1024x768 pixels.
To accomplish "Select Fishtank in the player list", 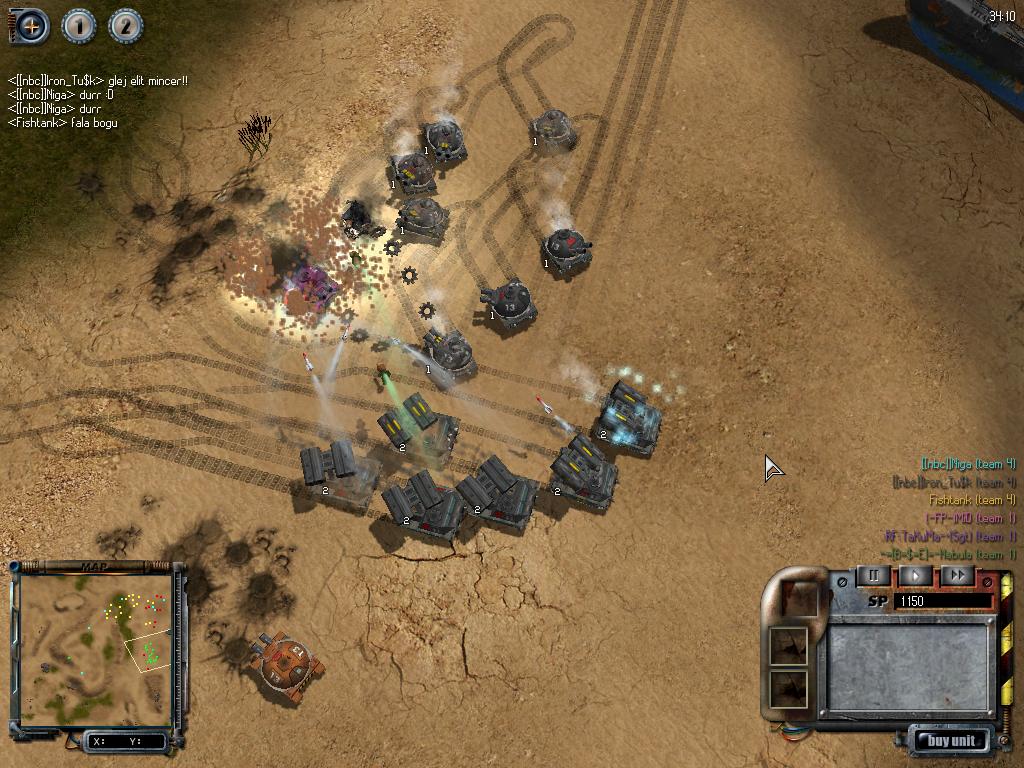I will [x=972, y=500].
